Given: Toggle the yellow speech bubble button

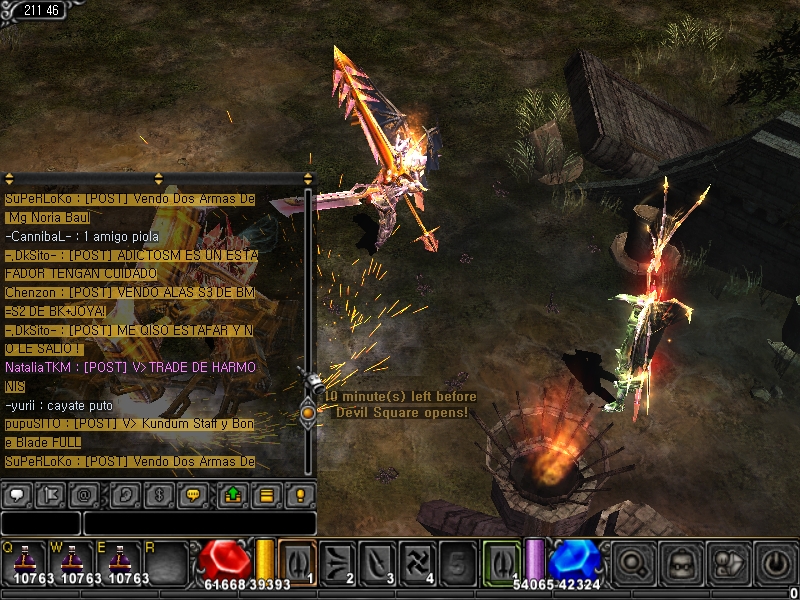Looking at the screenshot, I should pyautogui.click(x=194, y=495).
